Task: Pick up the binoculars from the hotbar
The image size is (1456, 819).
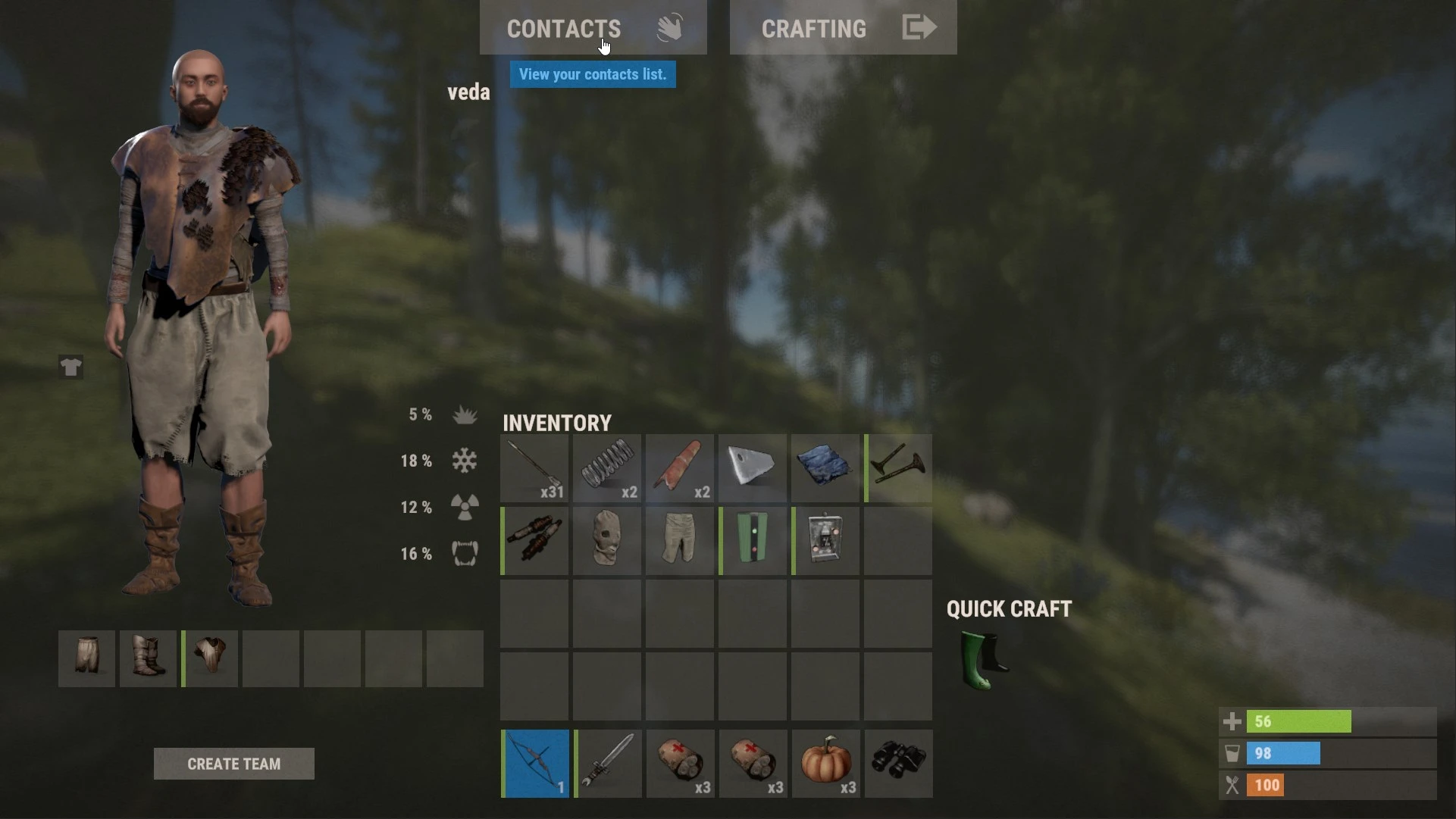Action: point(897,763)
